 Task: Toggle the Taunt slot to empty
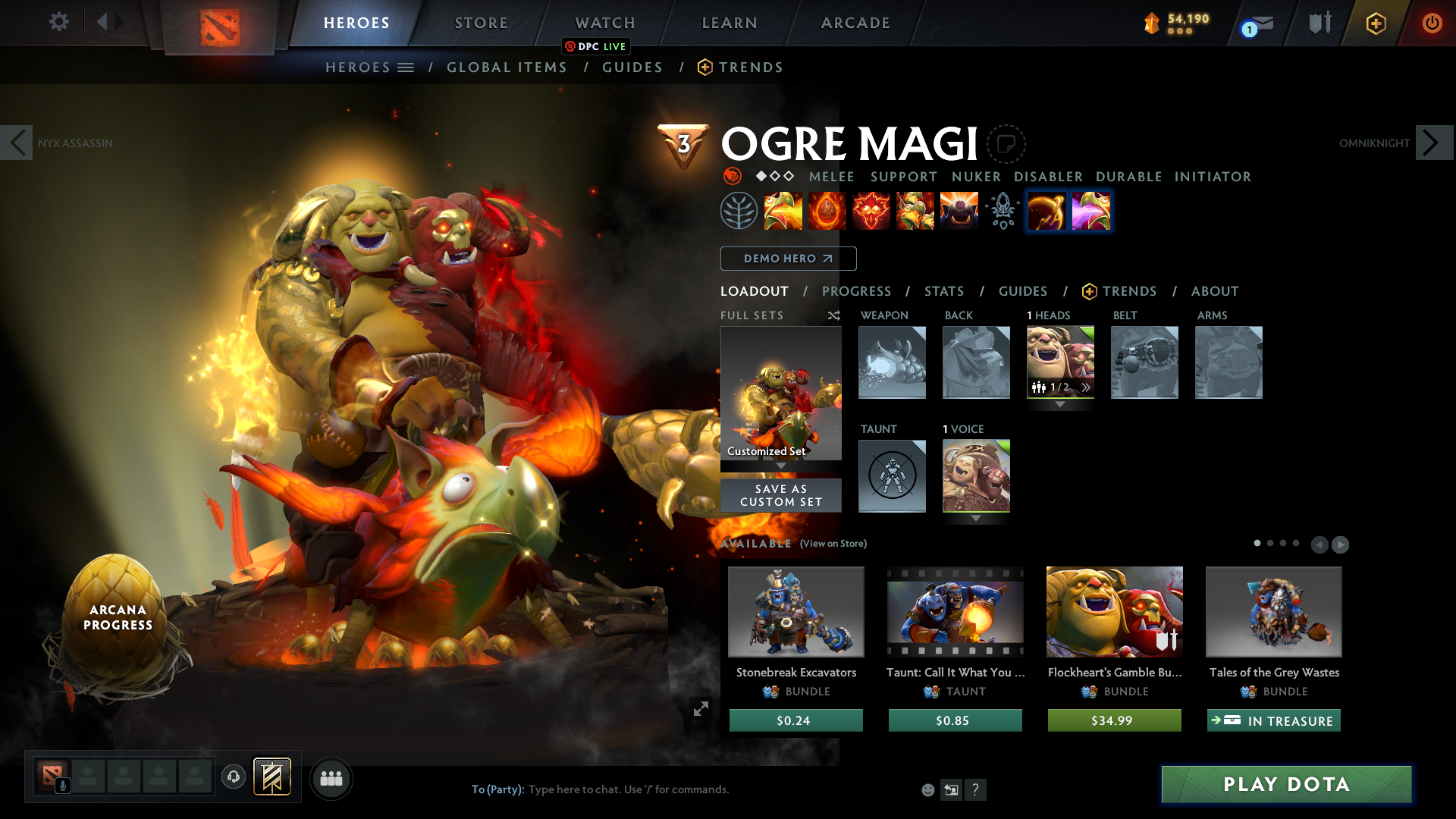[x=892, y=475]
